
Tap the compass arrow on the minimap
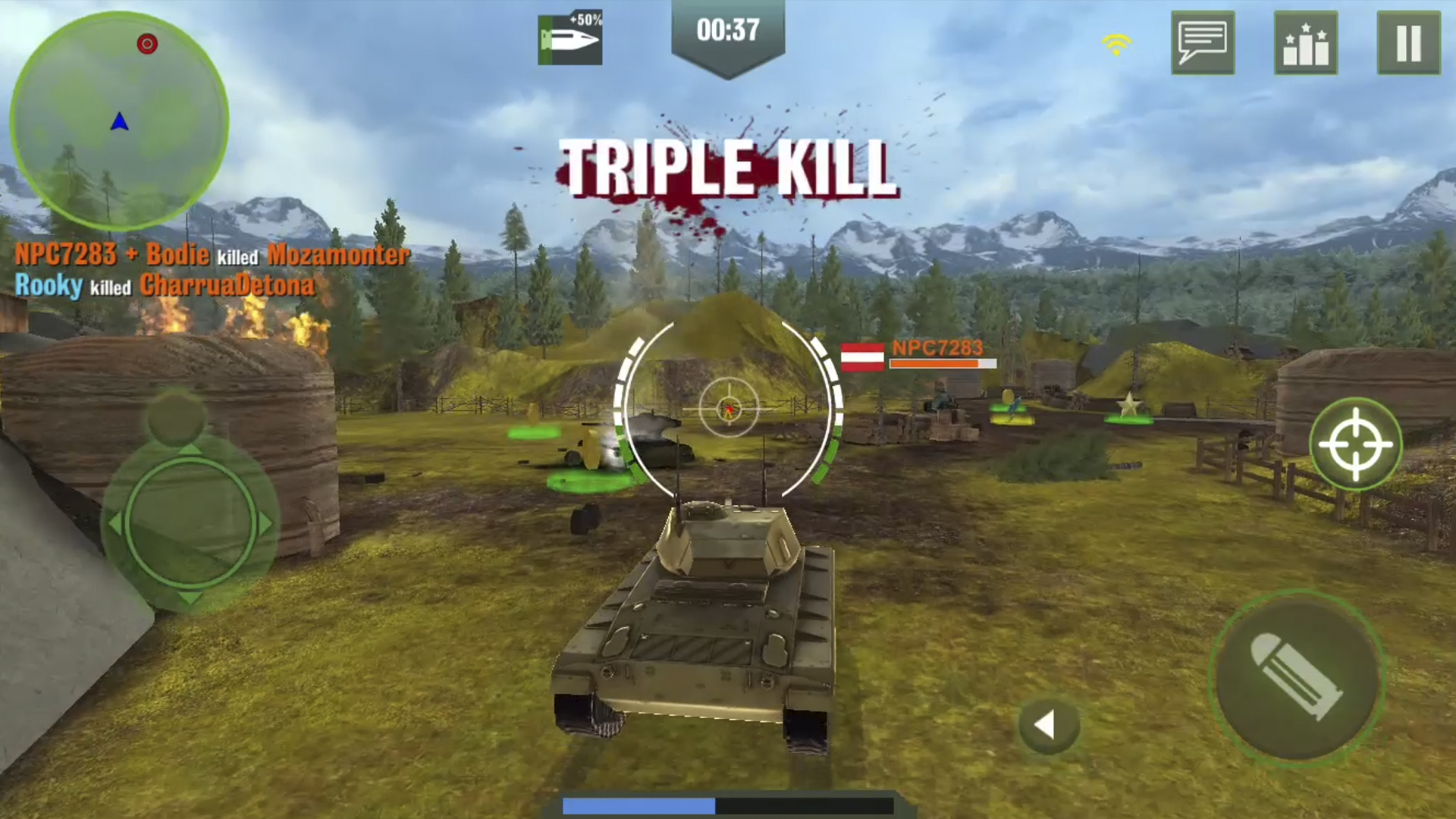tap(118, 120)
